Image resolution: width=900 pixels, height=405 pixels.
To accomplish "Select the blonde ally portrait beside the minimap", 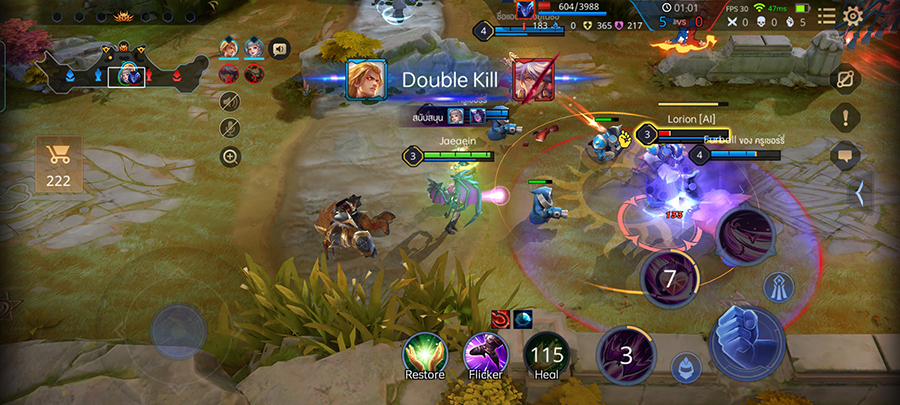I will point(229,48).
